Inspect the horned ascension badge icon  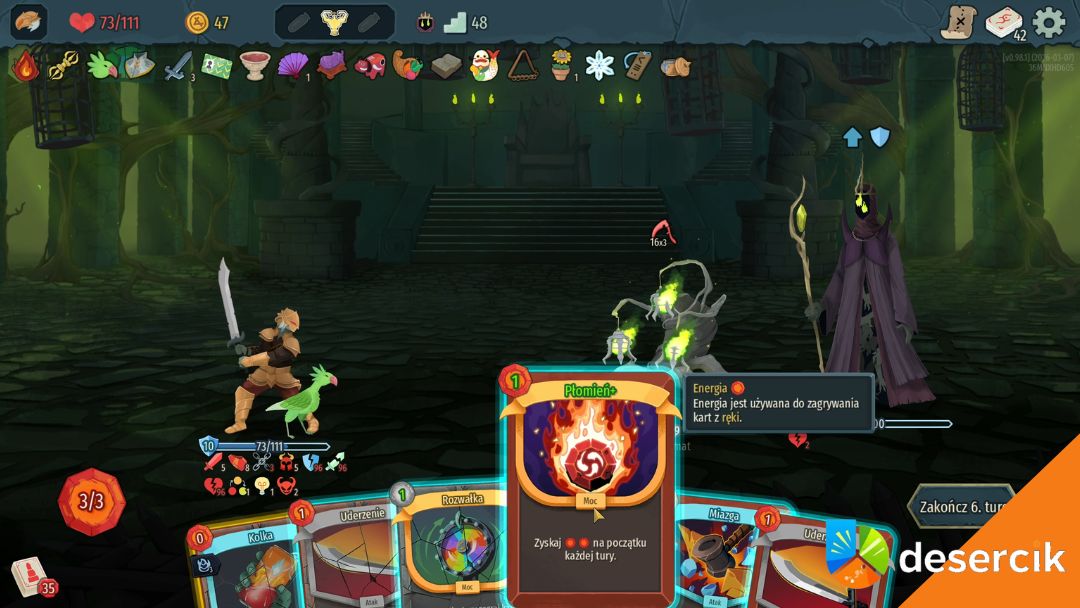point(425,22)
